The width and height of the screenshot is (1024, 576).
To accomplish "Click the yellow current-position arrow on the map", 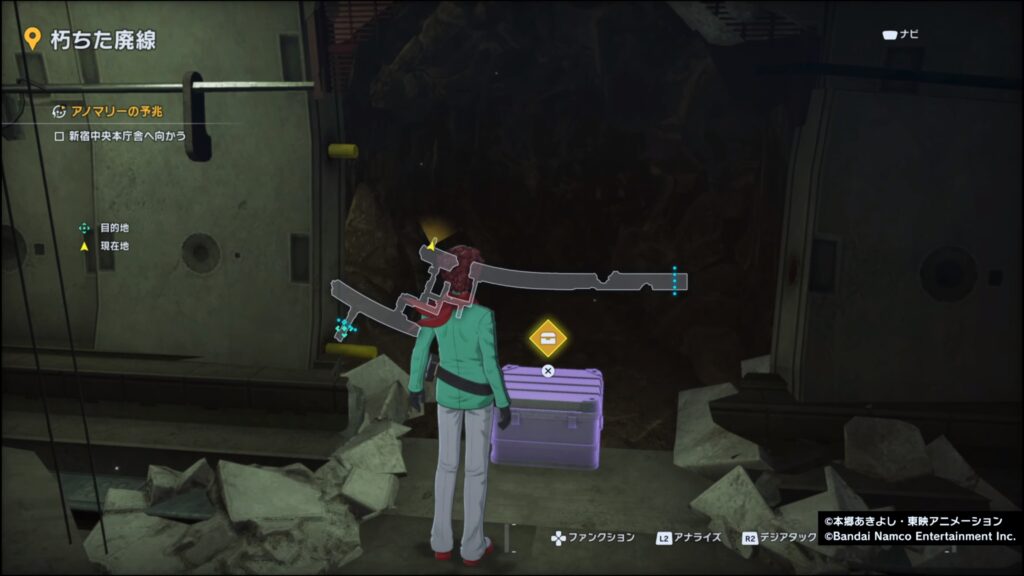I will point(432,241).
